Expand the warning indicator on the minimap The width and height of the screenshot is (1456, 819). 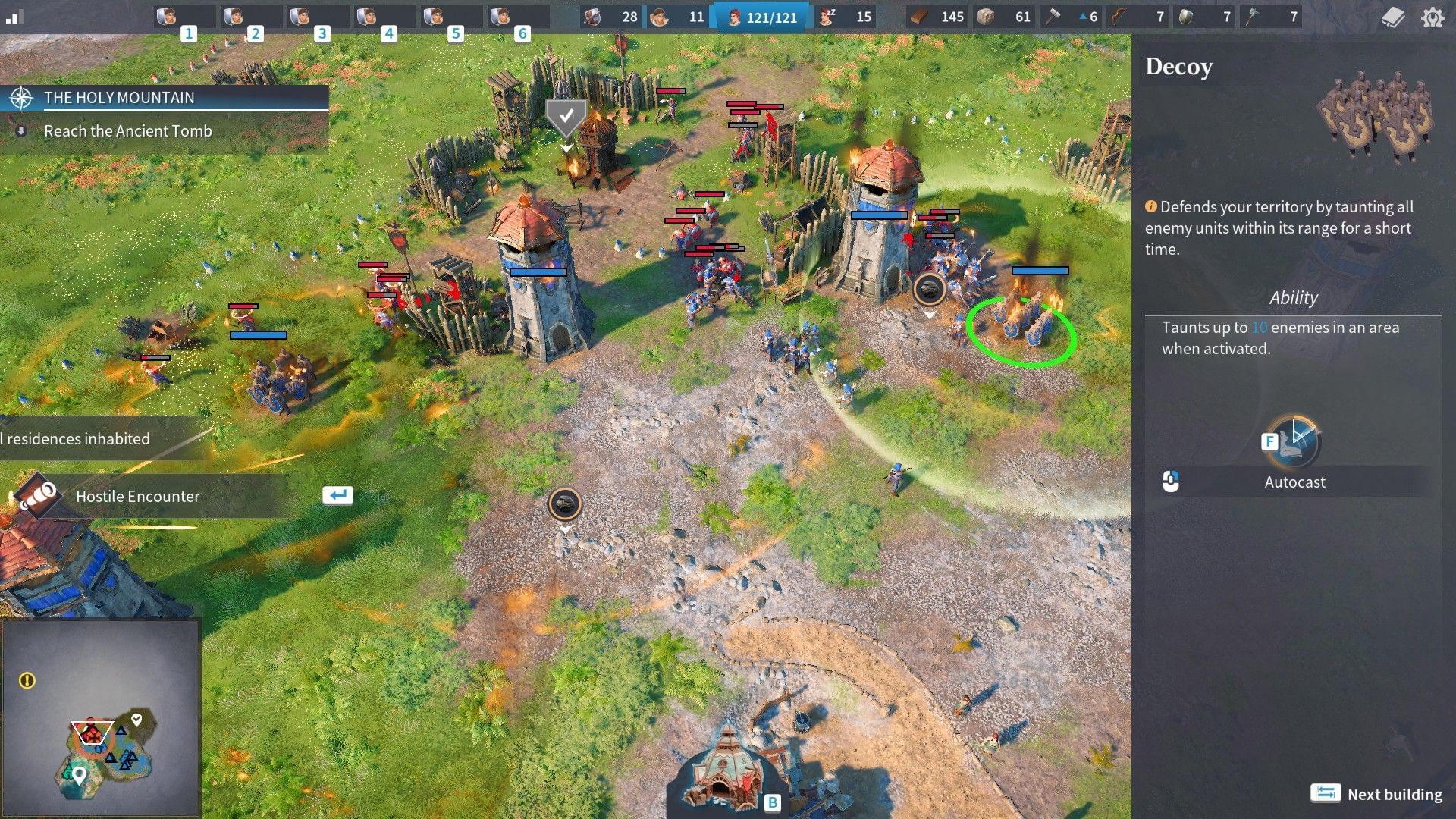28,680
